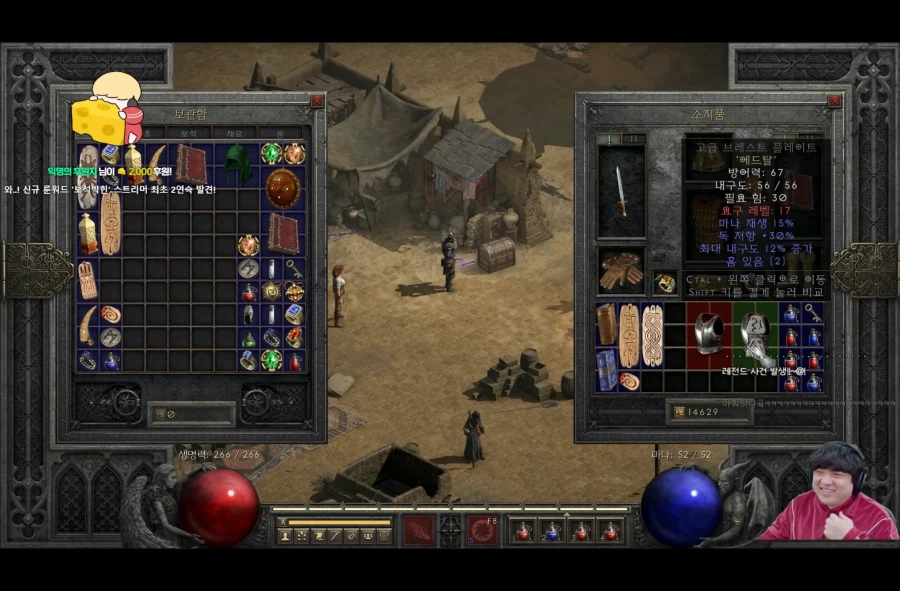Screen dimensions: 900x591
Task: Pick up the round face shield in stash
Action: (282, 188)
